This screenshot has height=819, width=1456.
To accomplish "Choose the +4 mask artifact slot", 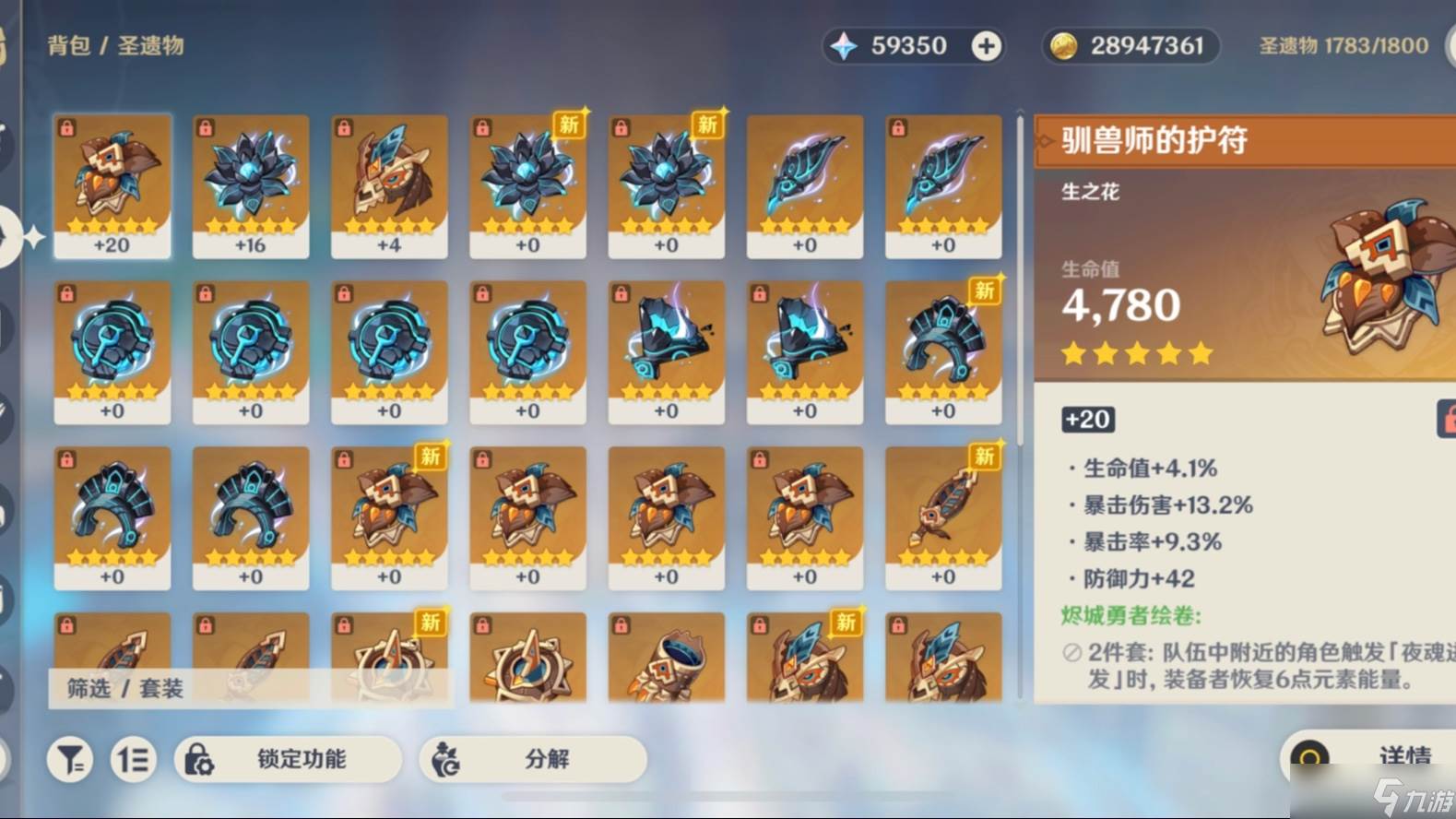I will coord(389,186).
